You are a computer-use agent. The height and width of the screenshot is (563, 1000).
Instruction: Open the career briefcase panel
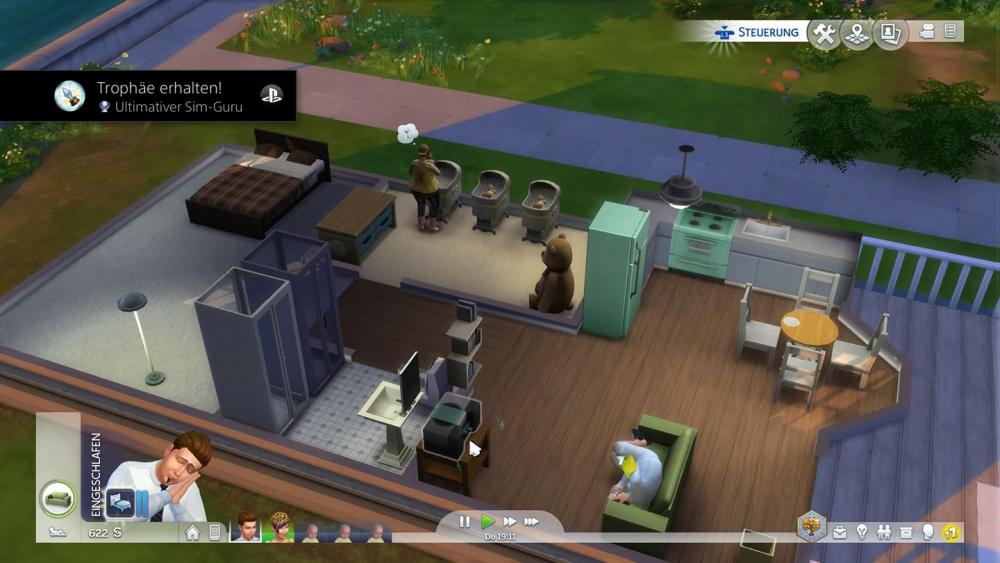840,532
